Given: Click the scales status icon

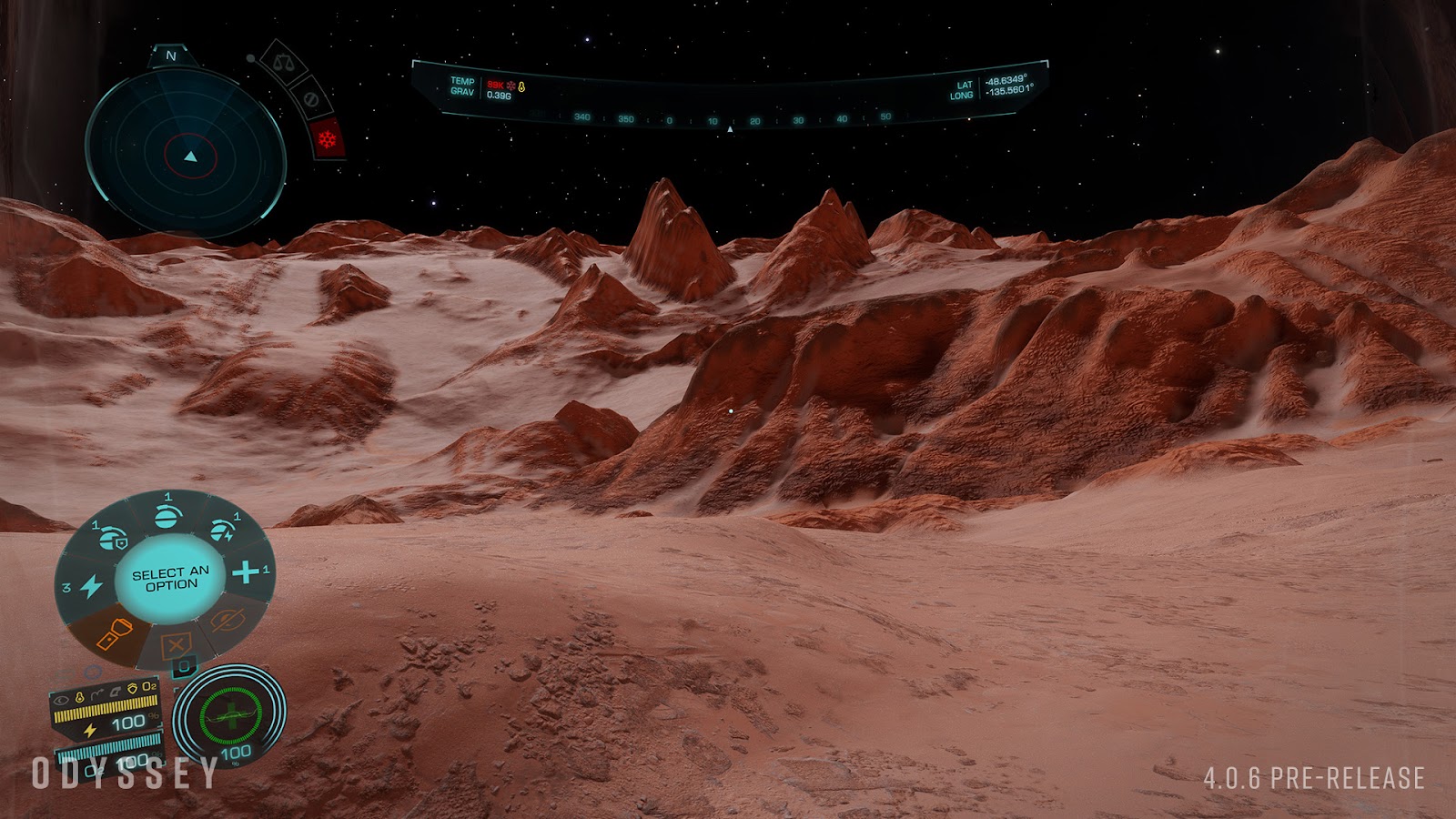Looking at the screenshot, I should tap(280, 63).
